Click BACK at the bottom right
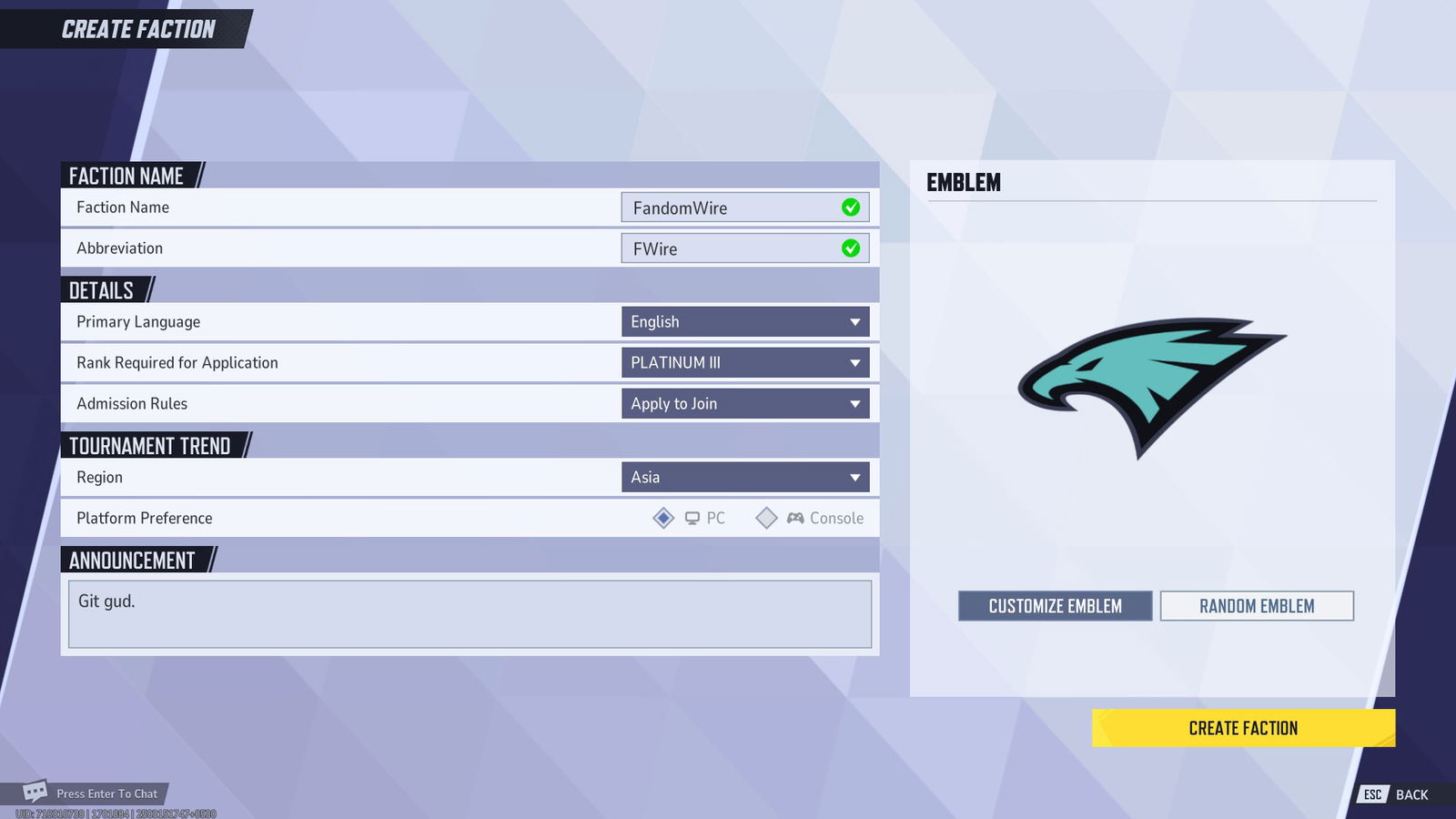1456x819 pixels. [1410, 794]
